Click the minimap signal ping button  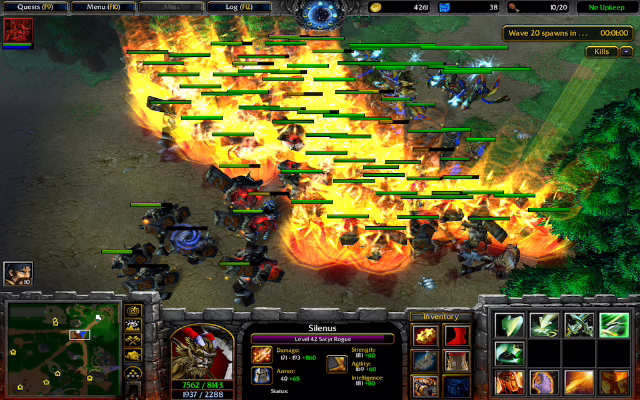(133, 311)
